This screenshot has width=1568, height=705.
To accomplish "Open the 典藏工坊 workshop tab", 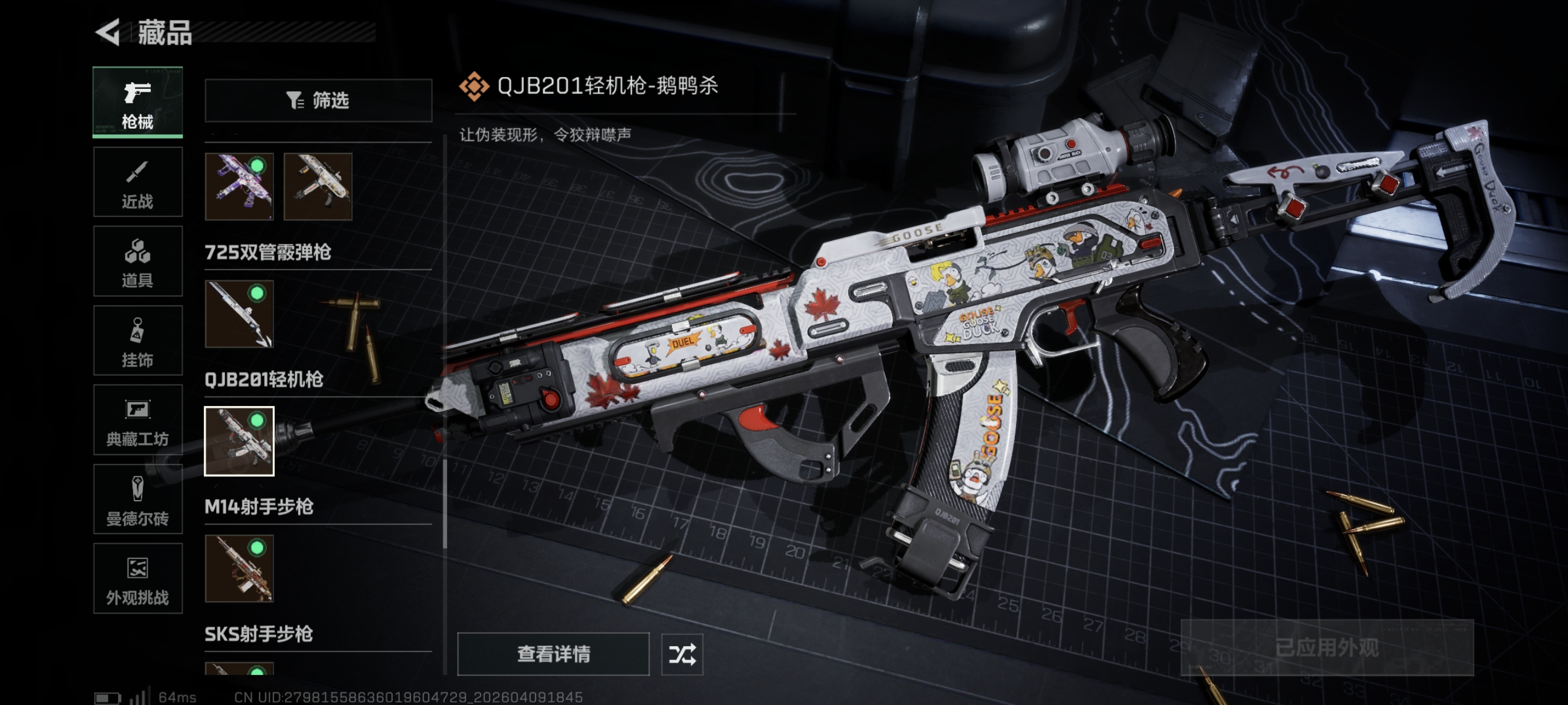I will click(137, 420).
